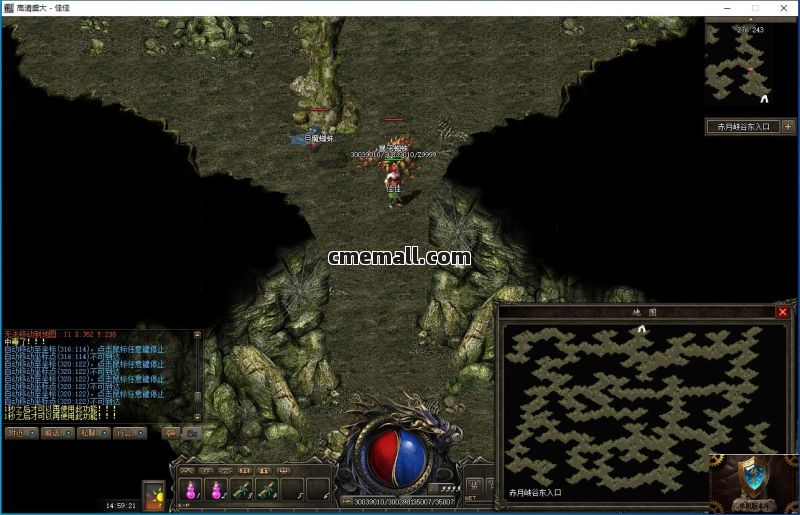
Task: Use the first pink gourd potion slot
Action: point(190,490)
